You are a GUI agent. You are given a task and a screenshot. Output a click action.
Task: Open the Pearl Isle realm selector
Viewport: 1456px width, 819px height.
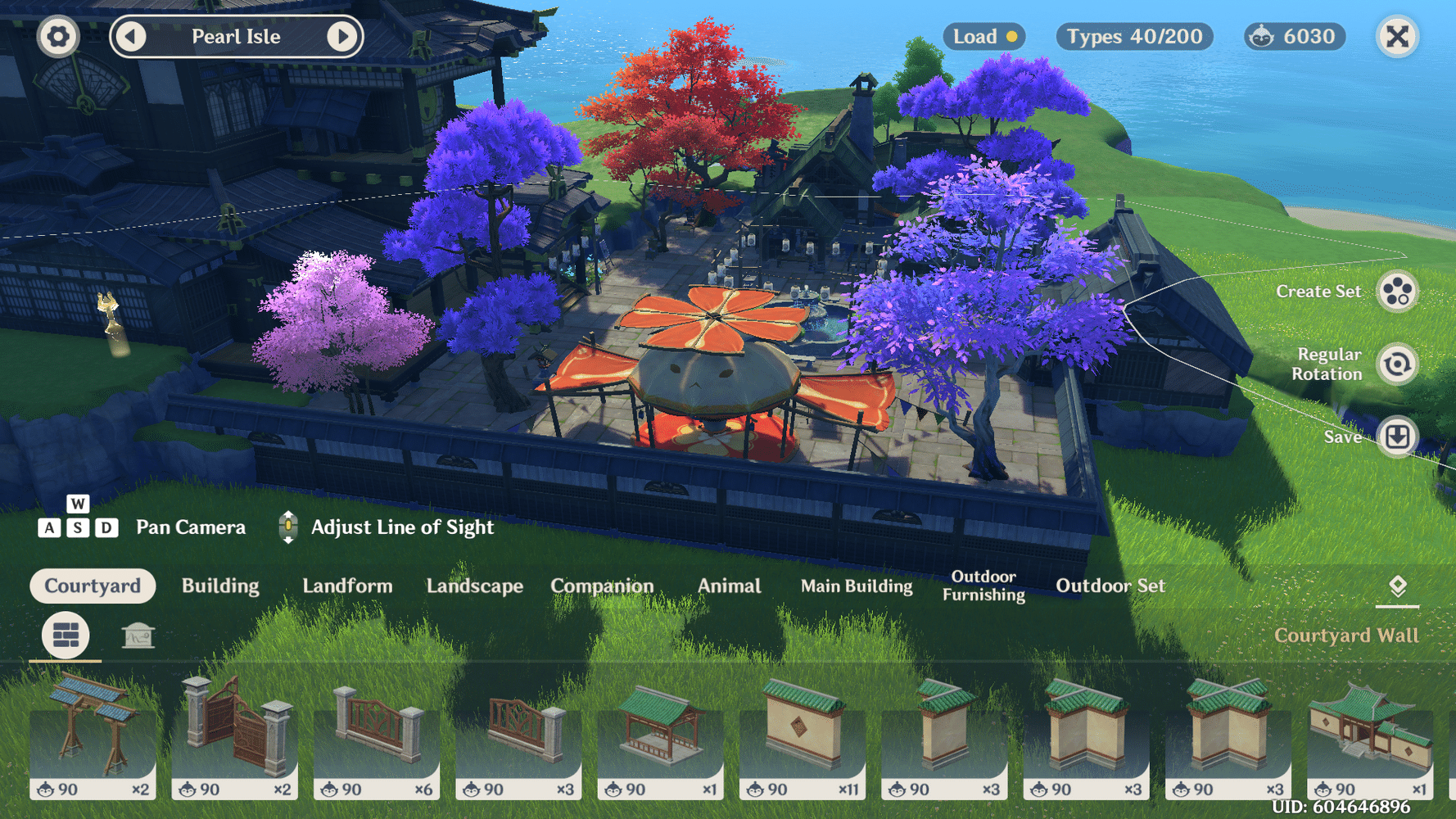237,37
